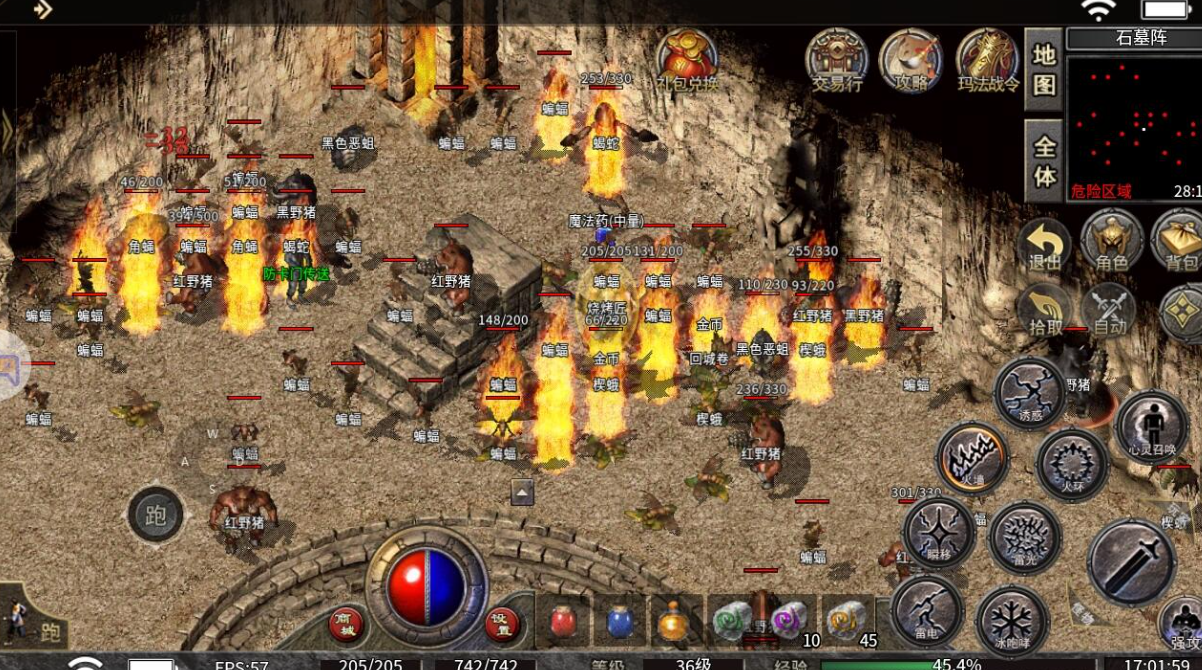Open the 攻略 strategy guide
The image size is (1202, 670).
click(x=911, y=59)
